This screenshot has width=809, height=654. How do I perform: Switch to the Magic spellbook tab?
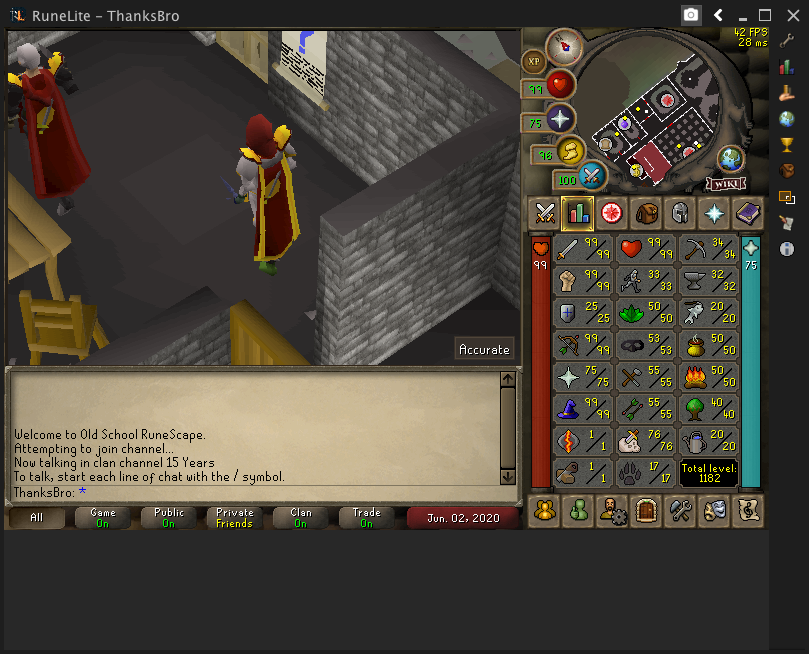click(747, 212)
